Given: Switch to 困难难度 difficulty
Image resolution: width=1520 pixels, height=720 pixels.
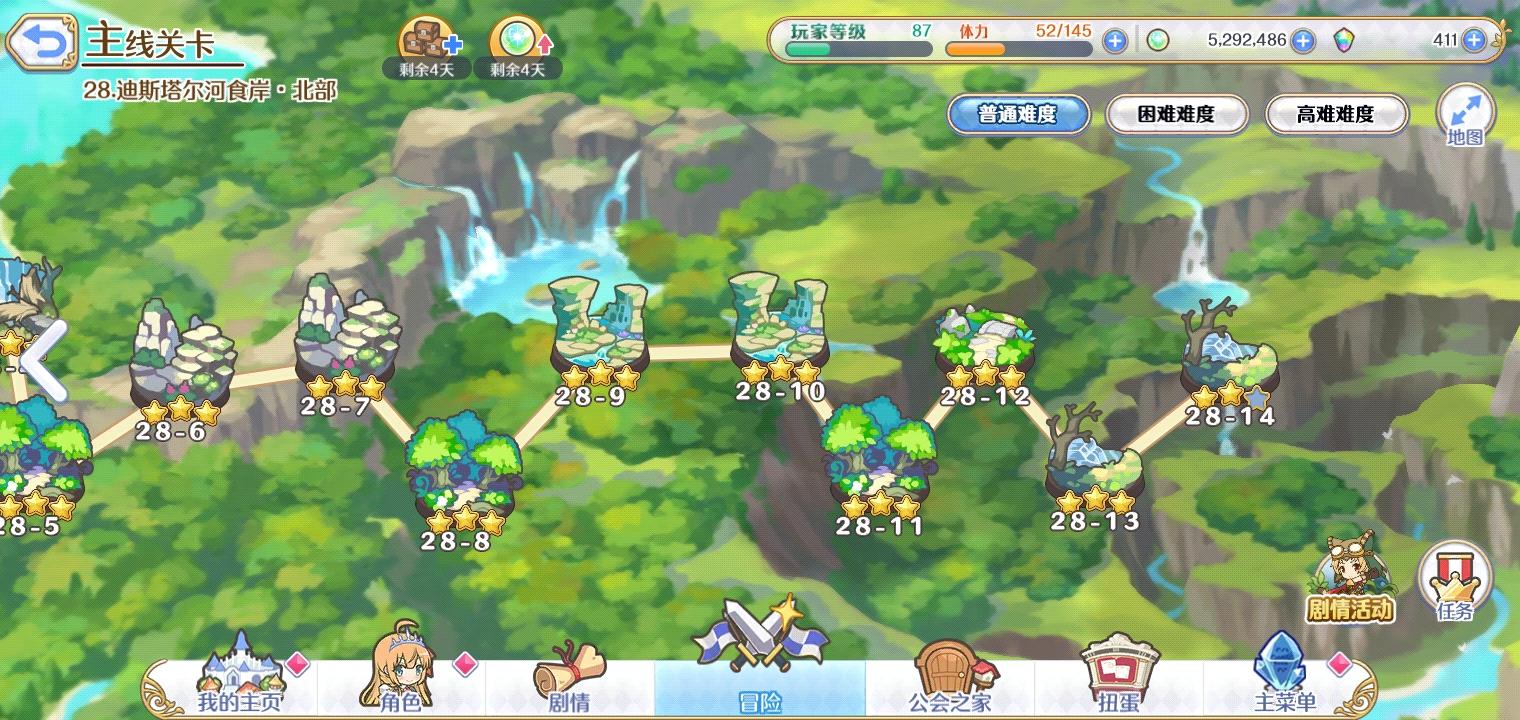Looking at the screenshot, I should pos(1177,115).
